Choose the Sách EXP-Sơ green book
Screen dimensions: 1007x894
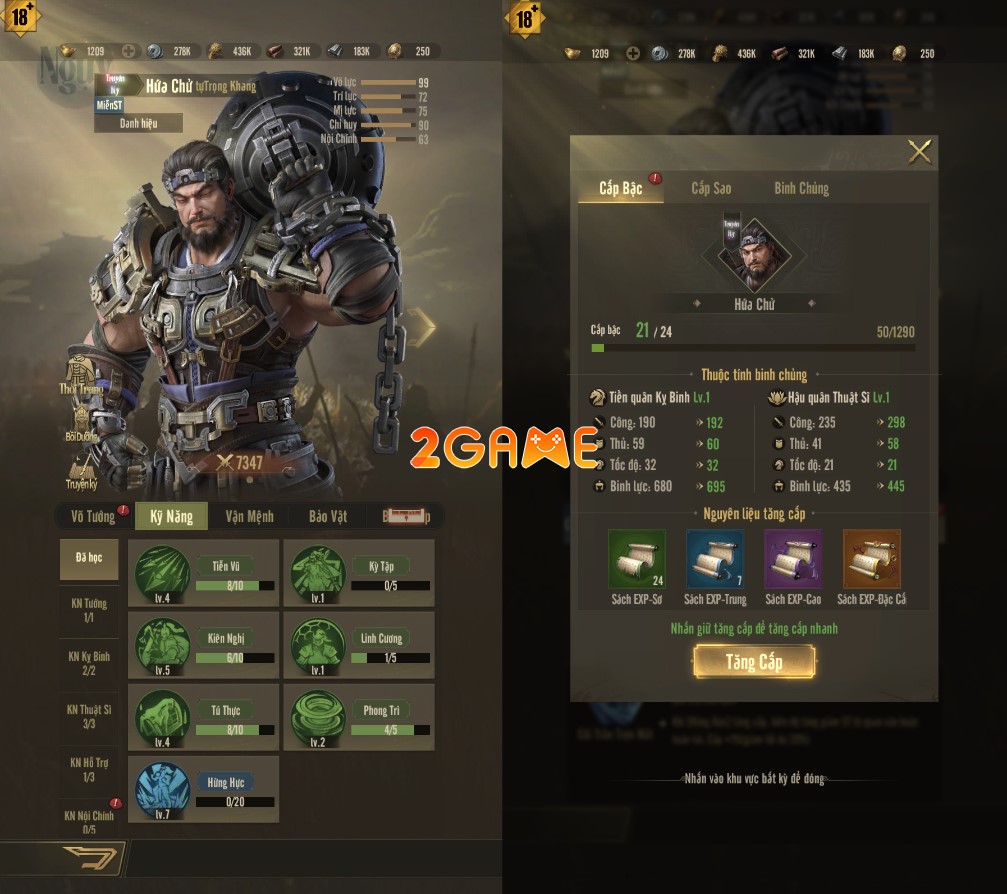(x=637, y=559)
